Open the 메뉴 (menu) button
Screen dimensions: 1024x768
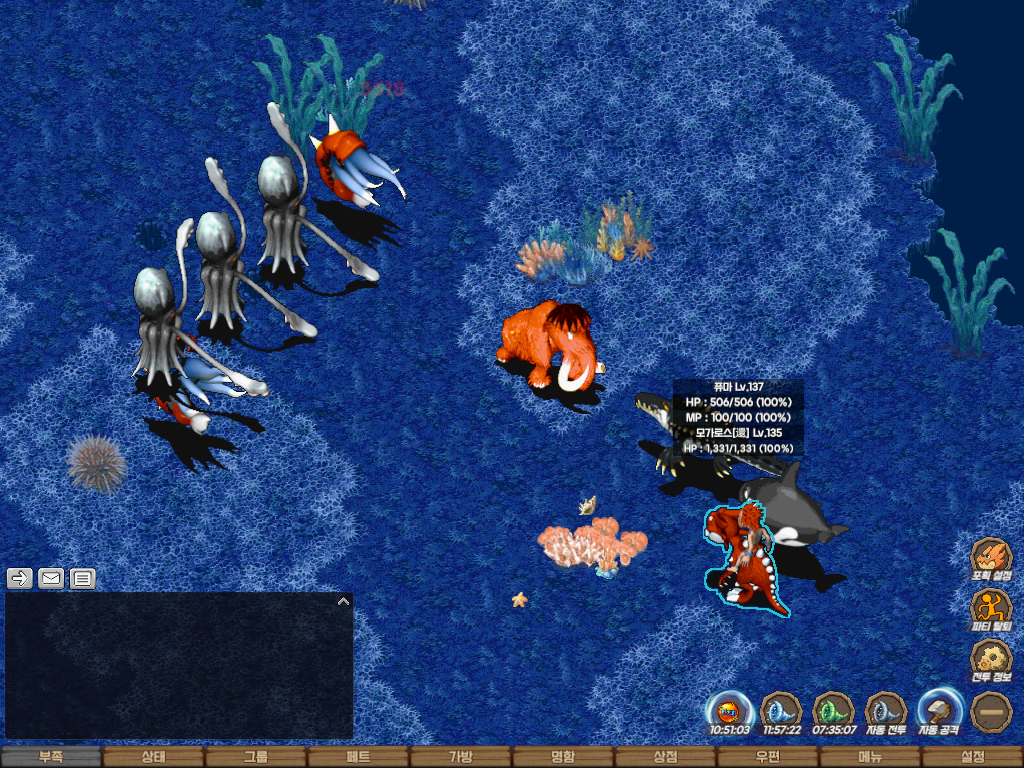coord(869,757)
